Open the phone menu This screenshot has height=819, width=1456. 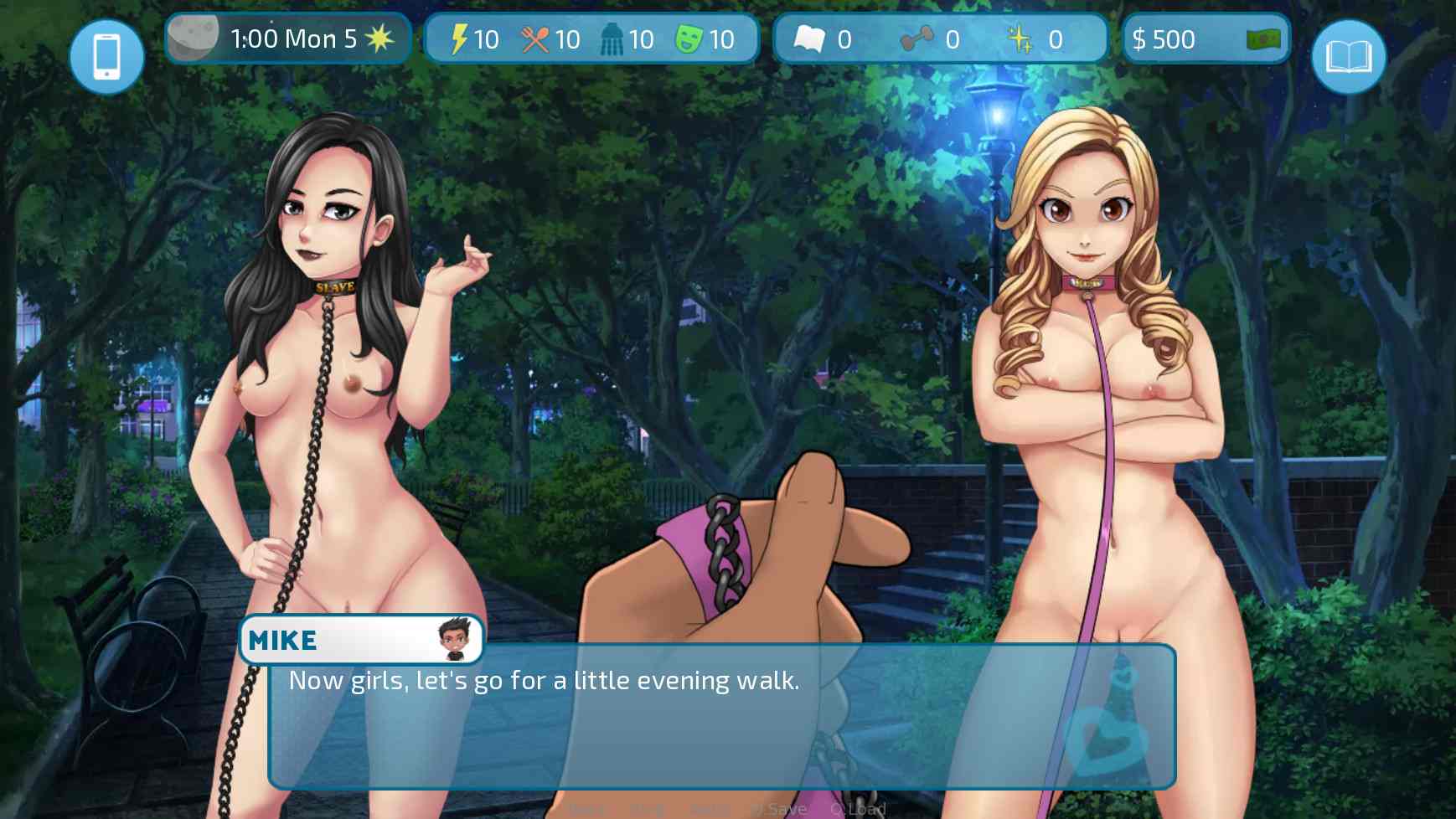[x=106, y=55]
